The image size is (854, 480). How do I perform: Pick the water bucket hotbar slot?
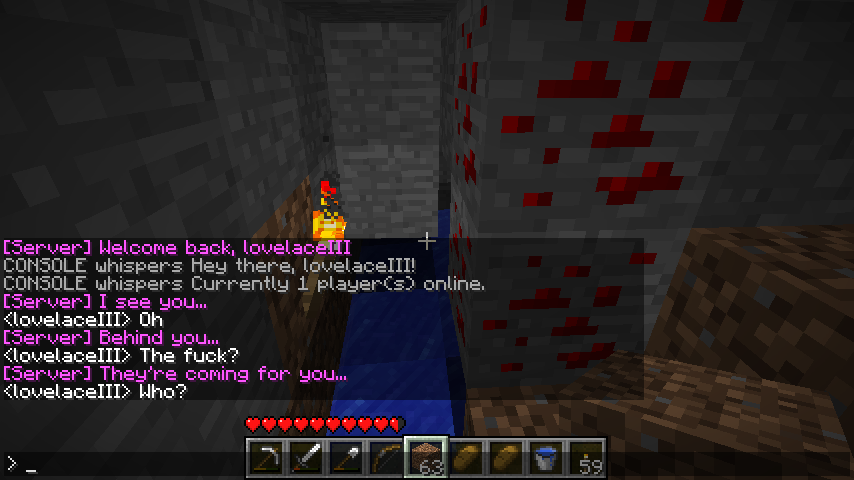point(547,458)
